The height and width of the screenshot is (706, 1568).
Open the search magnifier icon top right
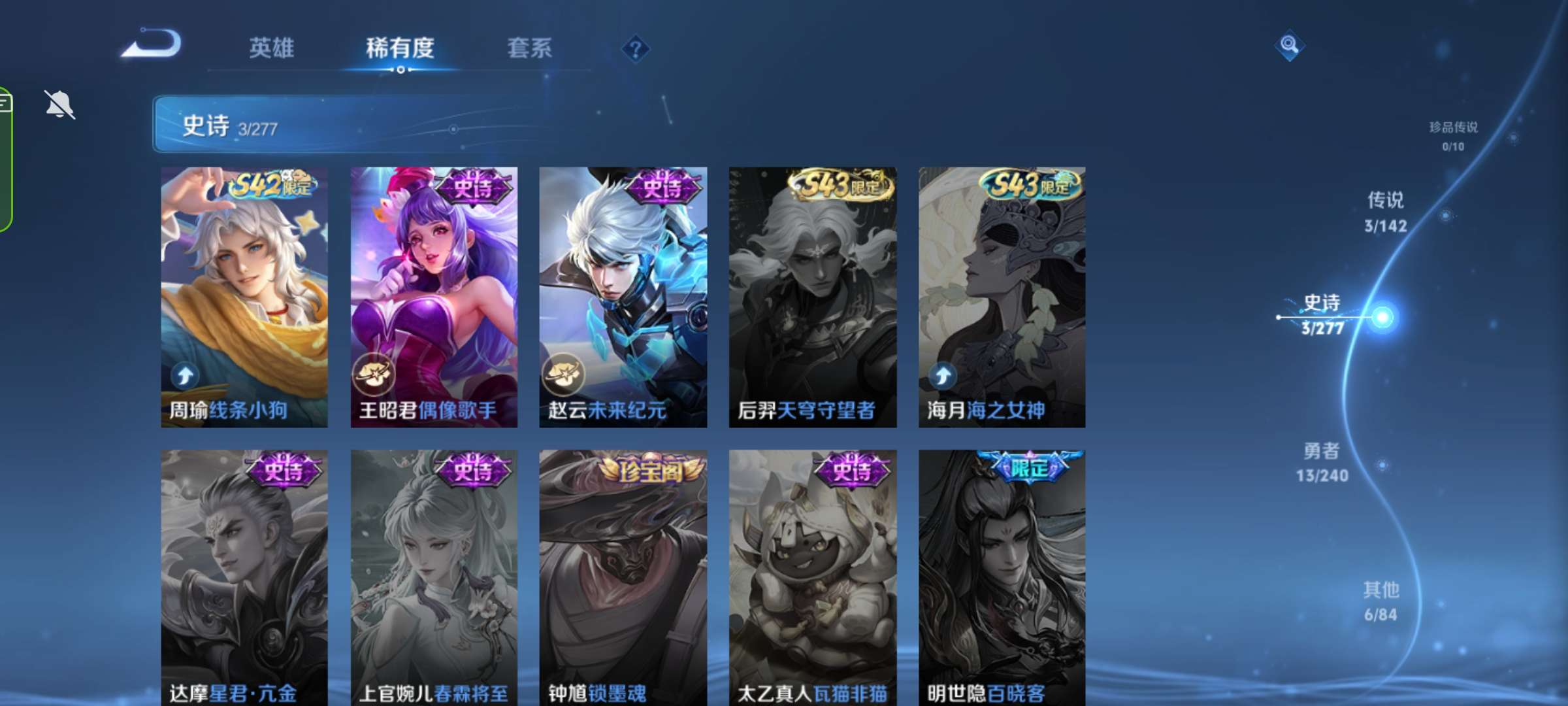[x=1289, y=46]
